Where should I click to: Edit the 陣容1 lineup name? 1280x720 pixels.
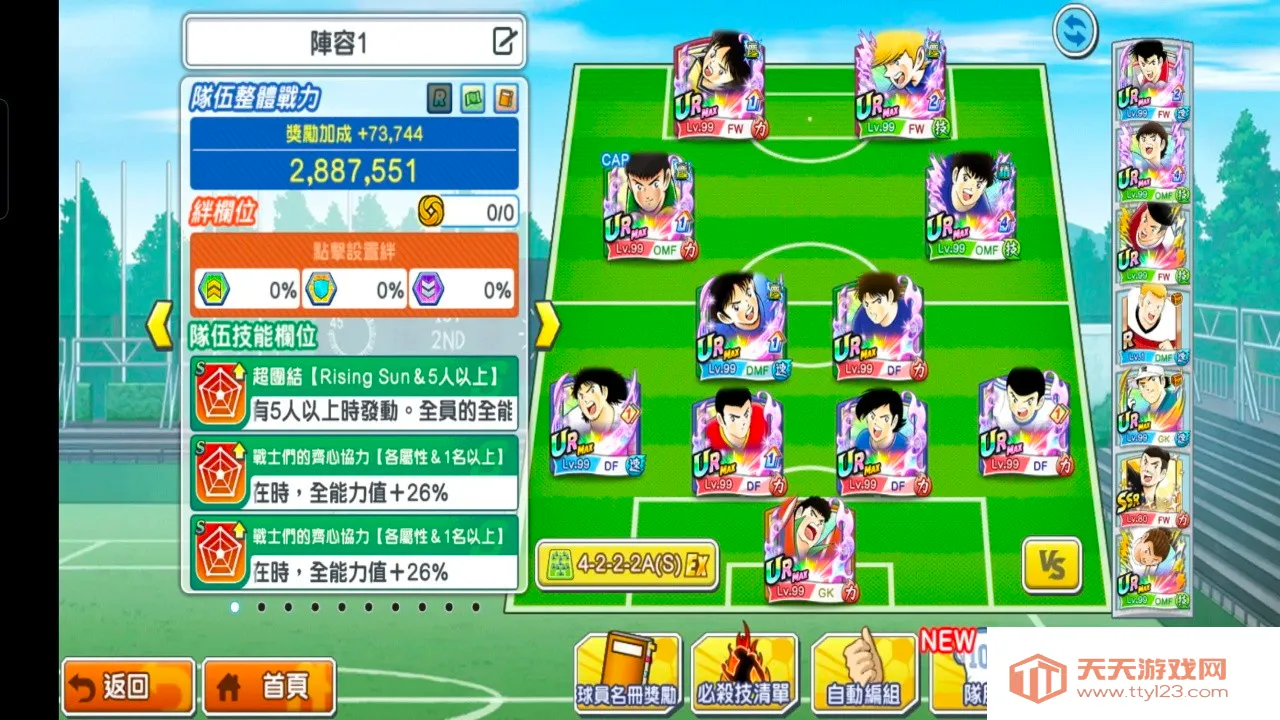pyautogui.click(x=505, y=42)
